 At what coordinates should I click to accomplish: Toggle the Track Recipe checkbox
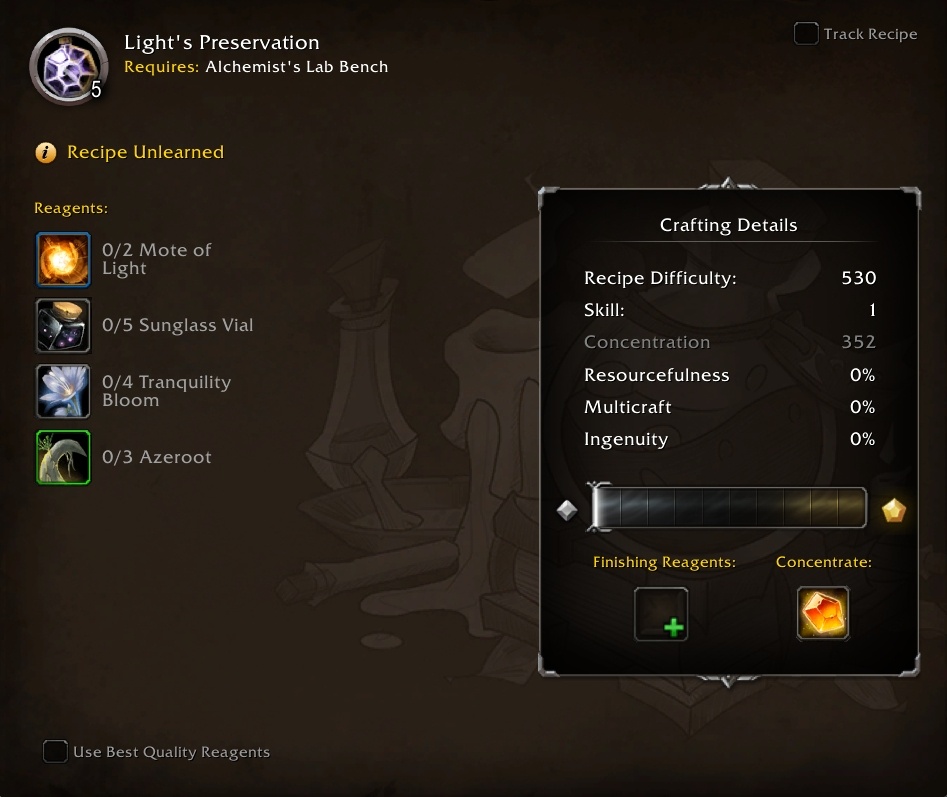click(x=806, y=34)
